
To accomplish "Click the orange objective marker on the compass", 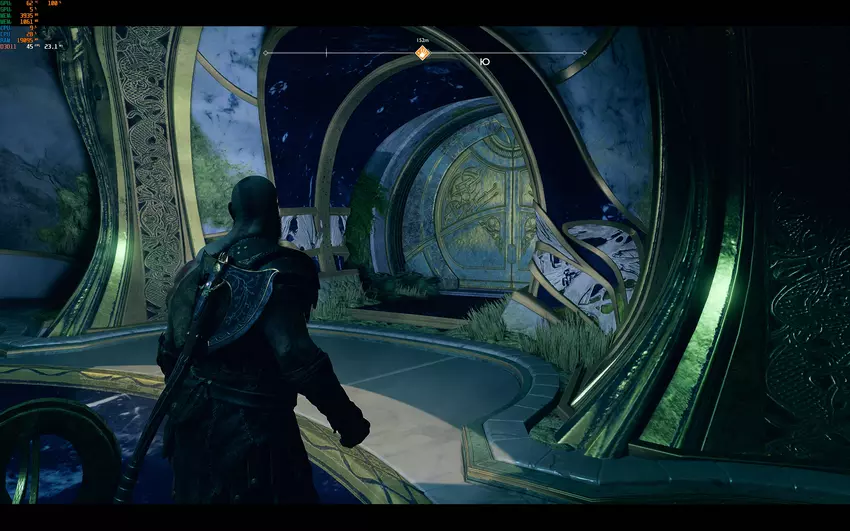I will tap(422, 53).
